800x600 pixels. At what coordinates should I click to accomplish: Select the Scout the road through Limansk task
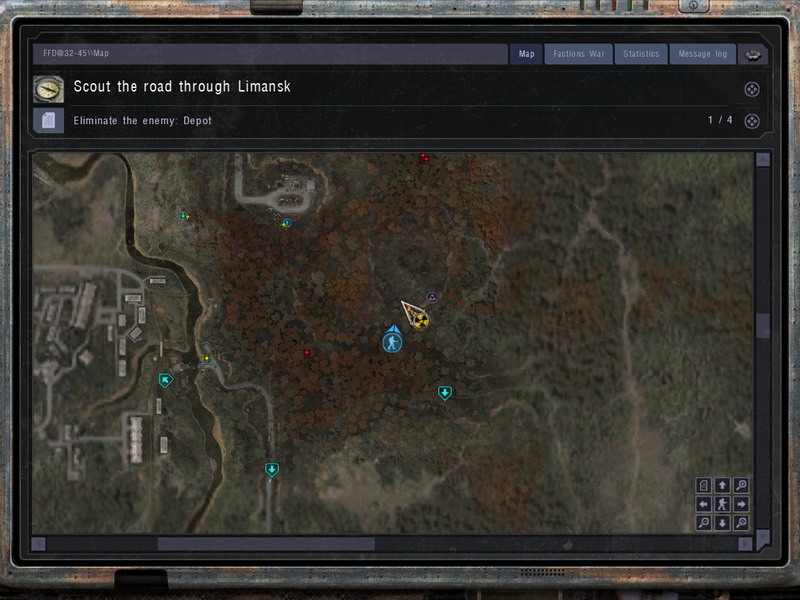pyautogui.click(x=182, y=87)
